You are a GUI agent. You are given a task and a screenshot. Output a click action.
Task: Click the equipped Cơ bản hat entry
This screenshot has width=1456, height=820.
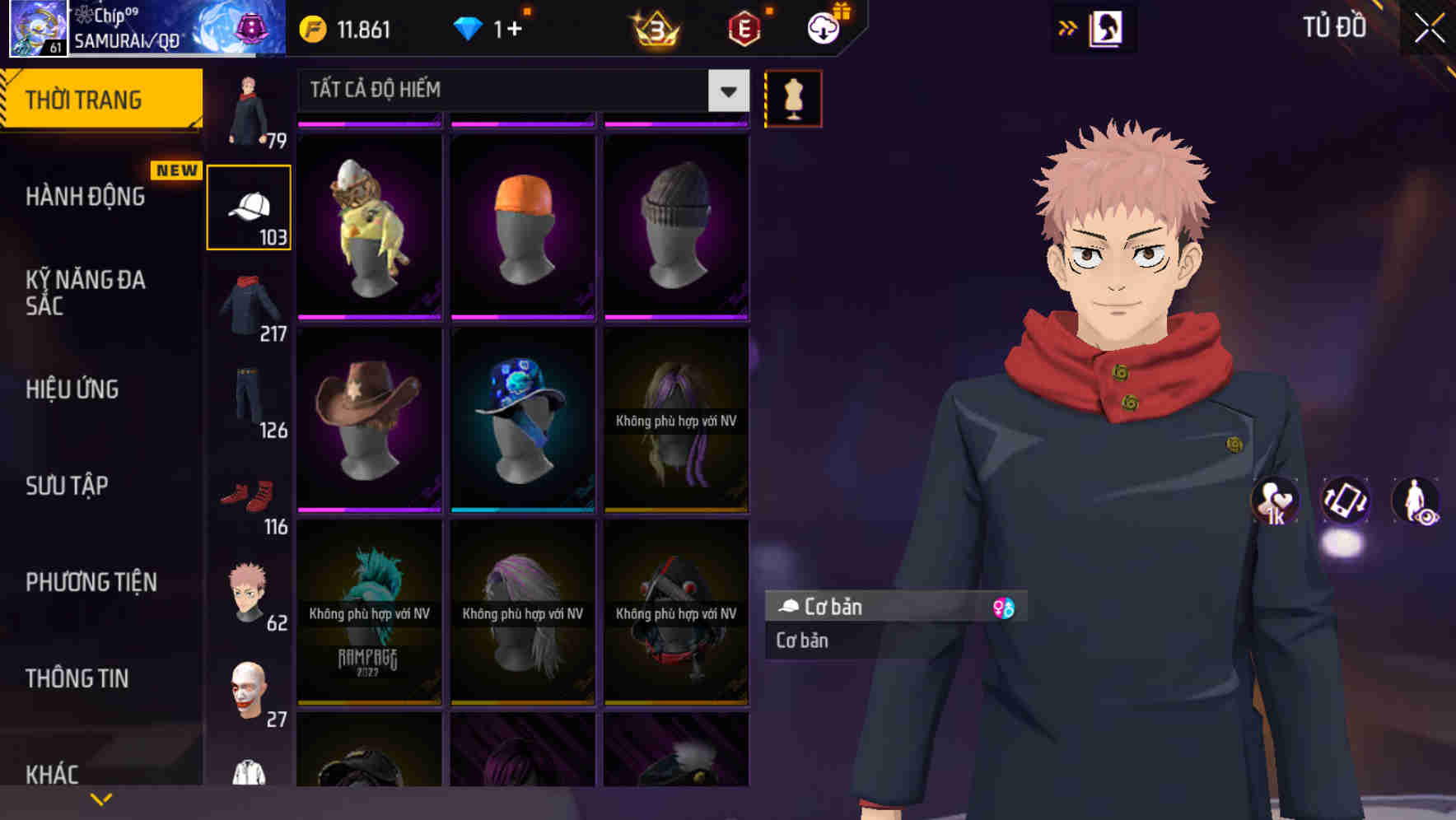click(x=873, y=608)
